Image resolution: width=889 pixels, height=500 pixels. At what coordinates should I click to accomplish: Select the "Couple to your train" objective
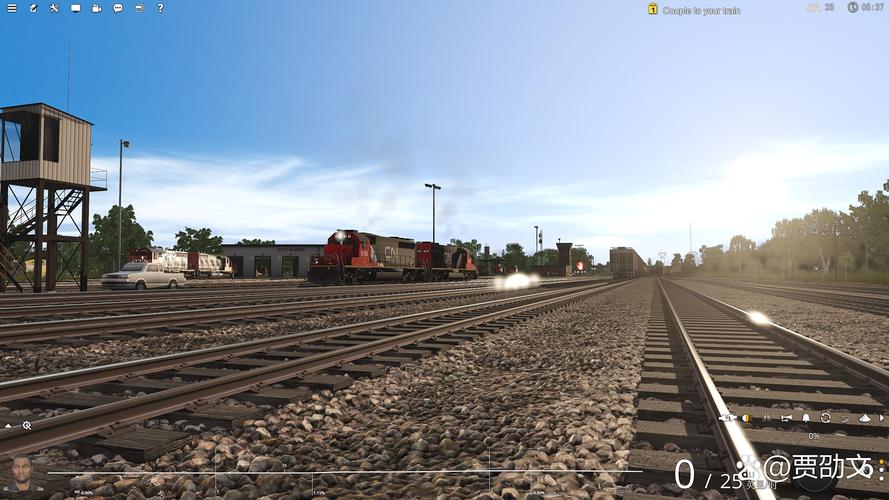click(700, 10)
